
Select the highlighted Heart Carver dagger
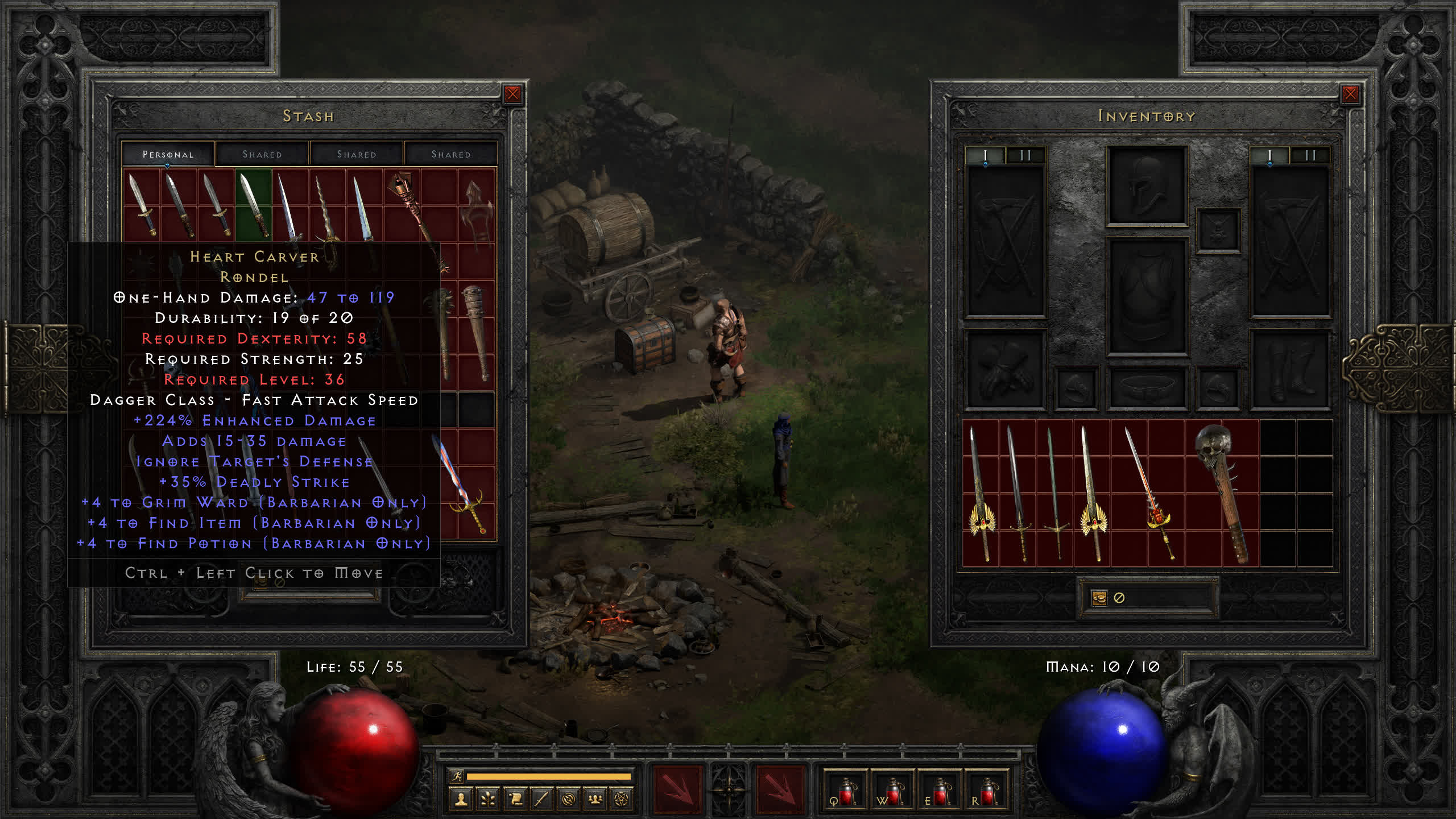tap(253, 205)
